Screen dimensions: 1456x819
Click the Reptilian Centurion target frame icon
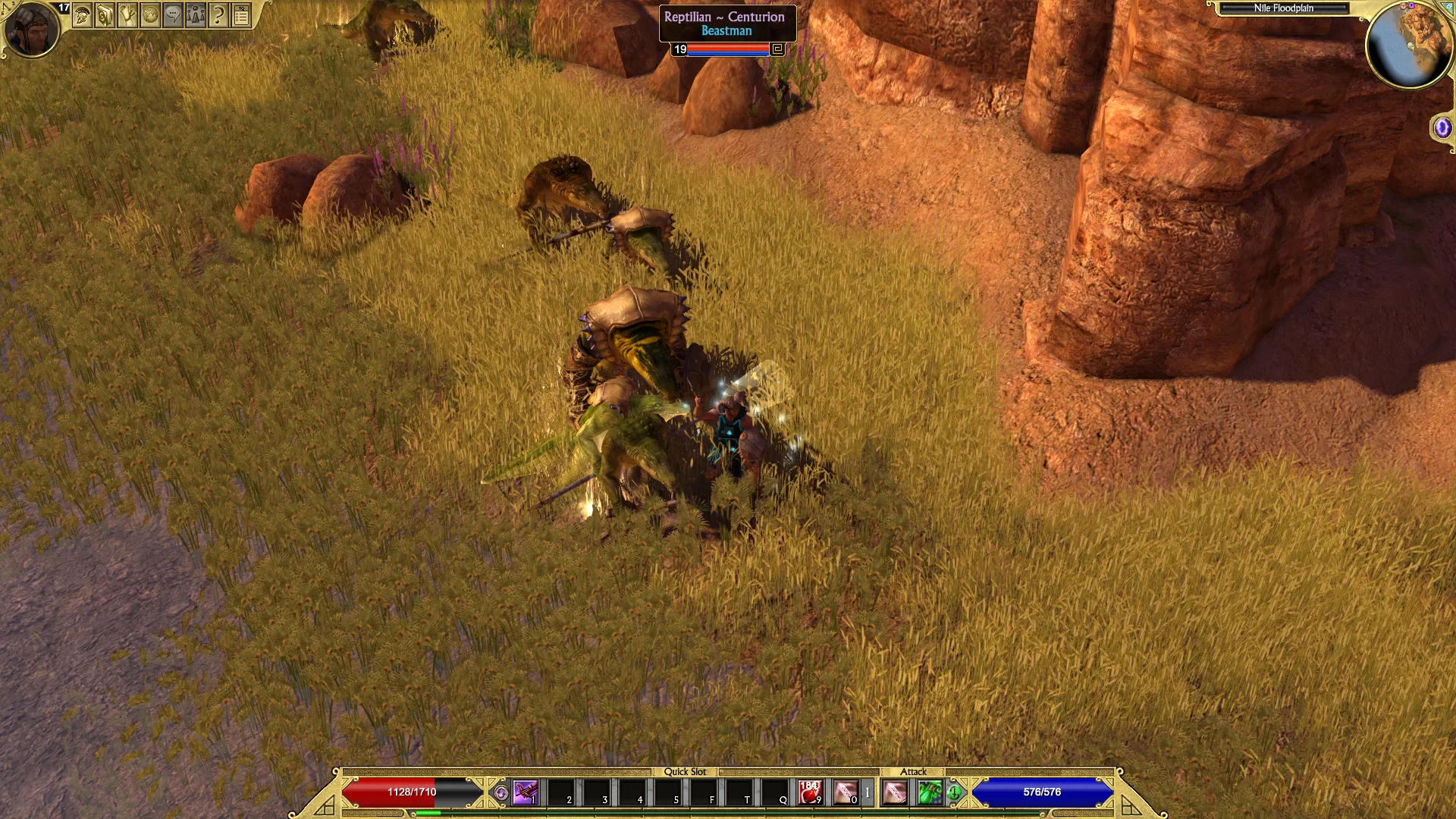pyautogui.click(x=777, y=49)
